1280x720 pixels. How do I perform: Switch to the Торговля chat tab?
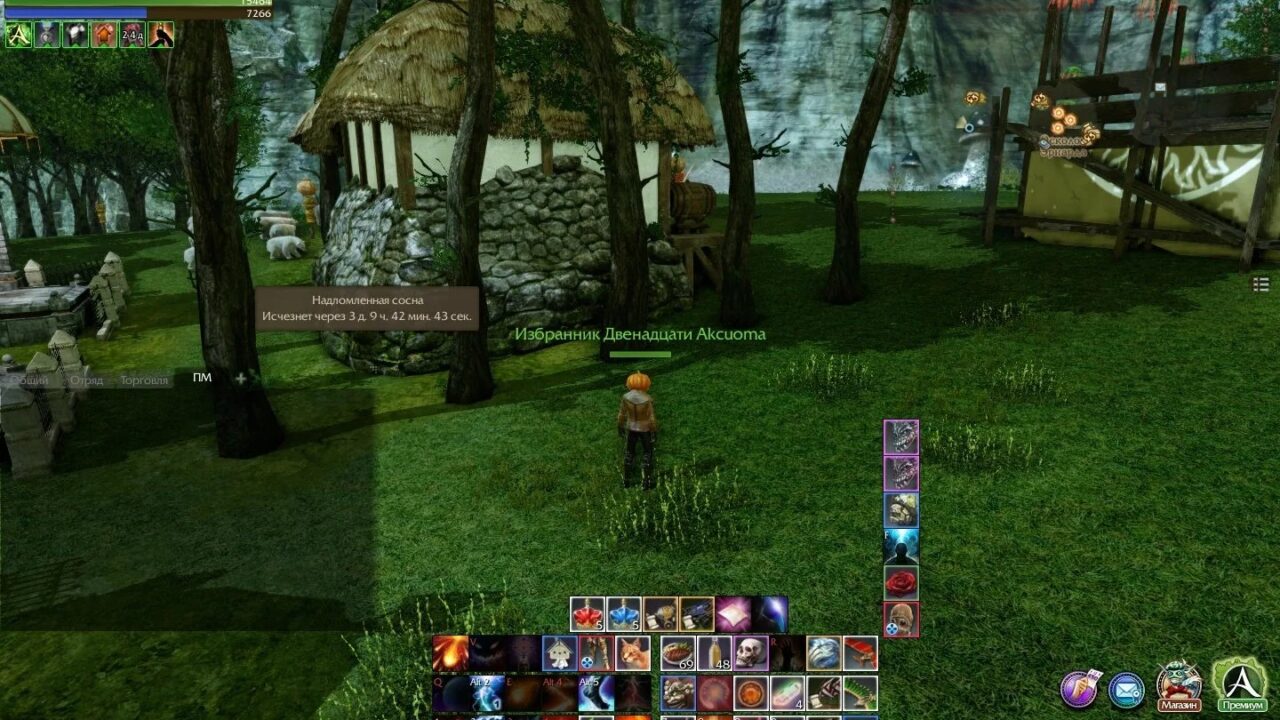tap(144, 380)
